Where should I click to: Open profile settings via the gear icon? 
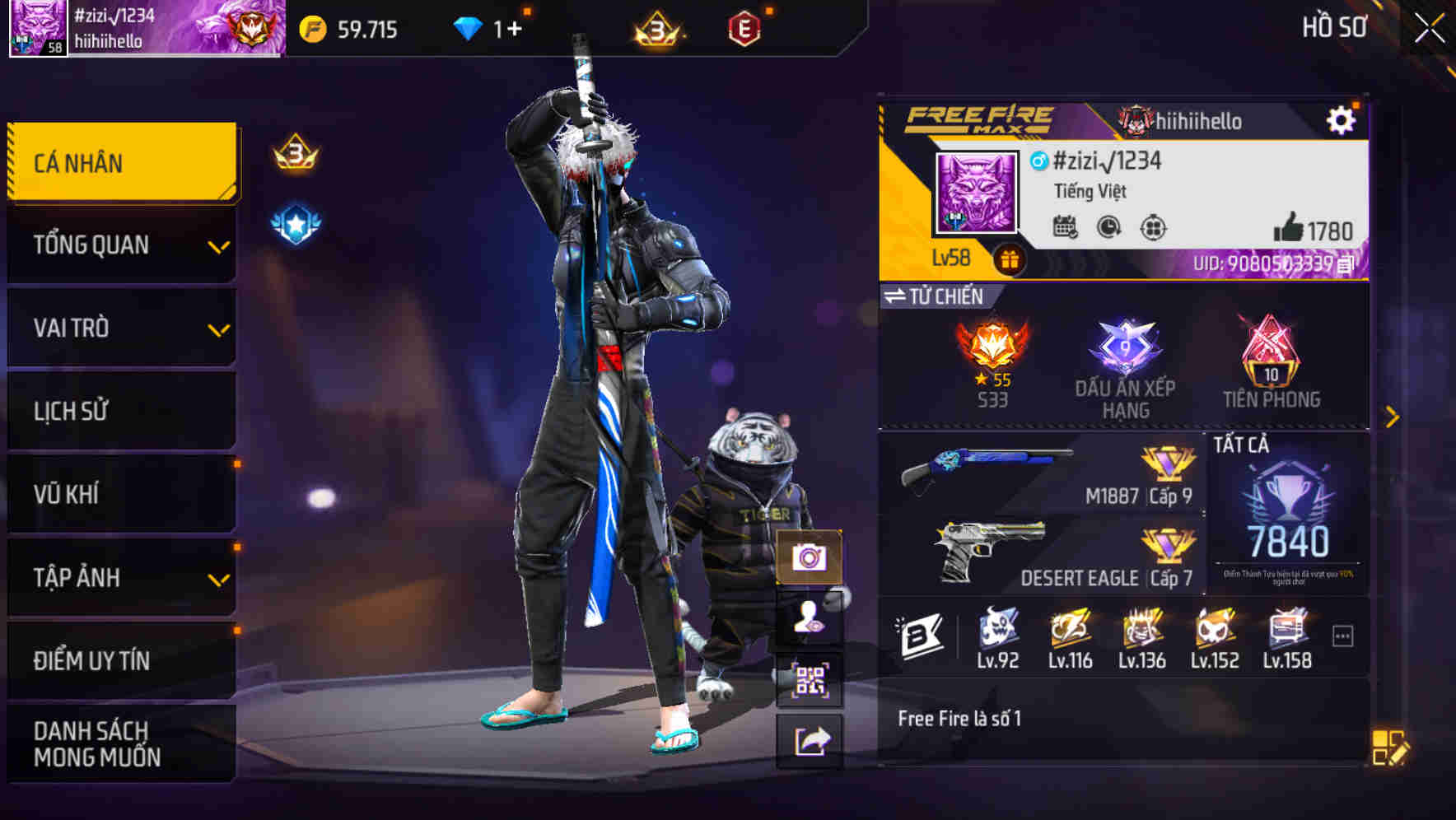1342,119
